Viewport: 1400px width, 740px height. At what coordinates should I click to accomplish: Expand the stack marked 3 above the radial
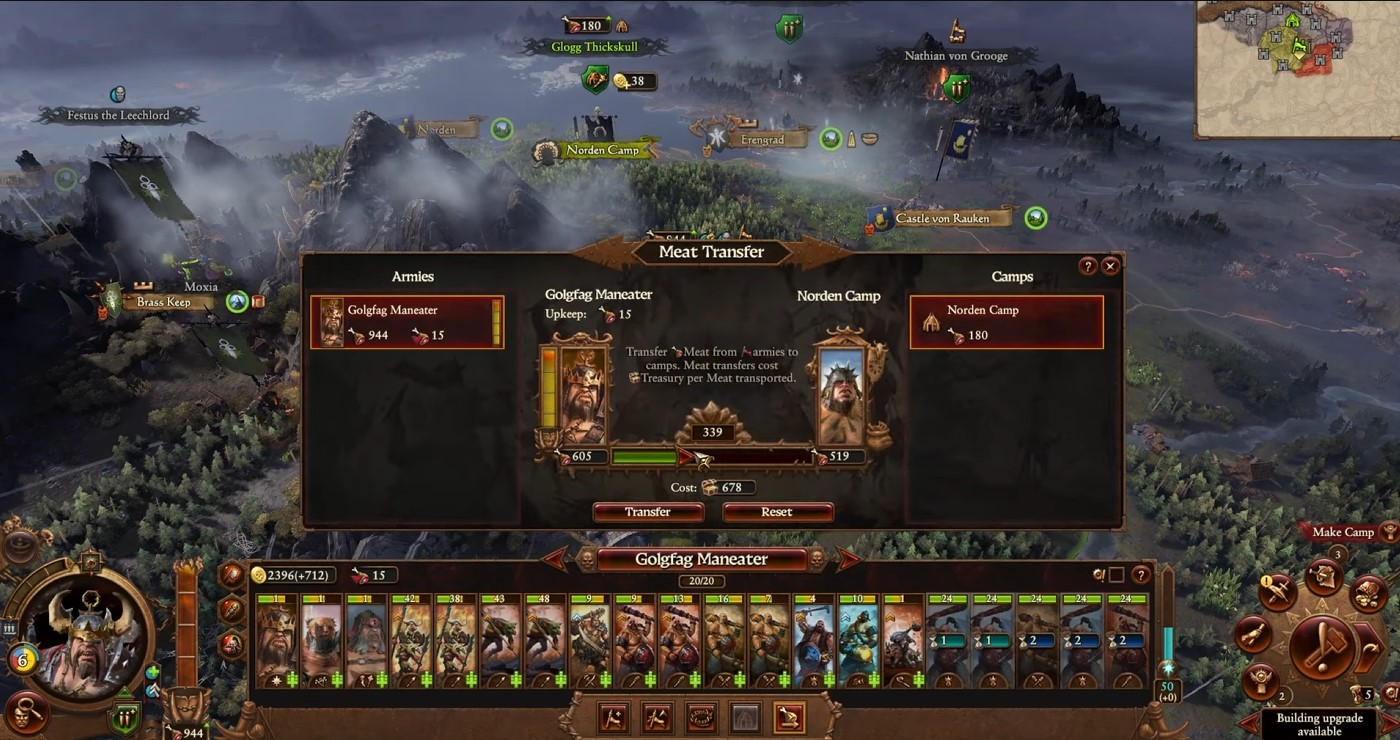point(1338,556)
